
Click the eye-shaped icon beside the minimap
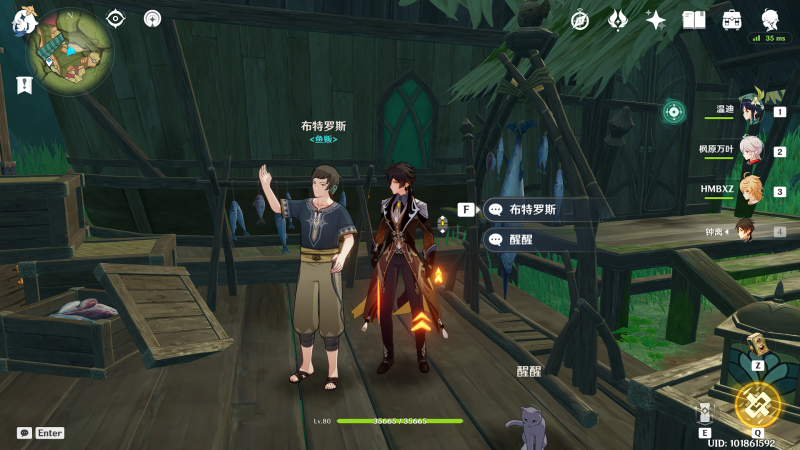pos(116,18)
